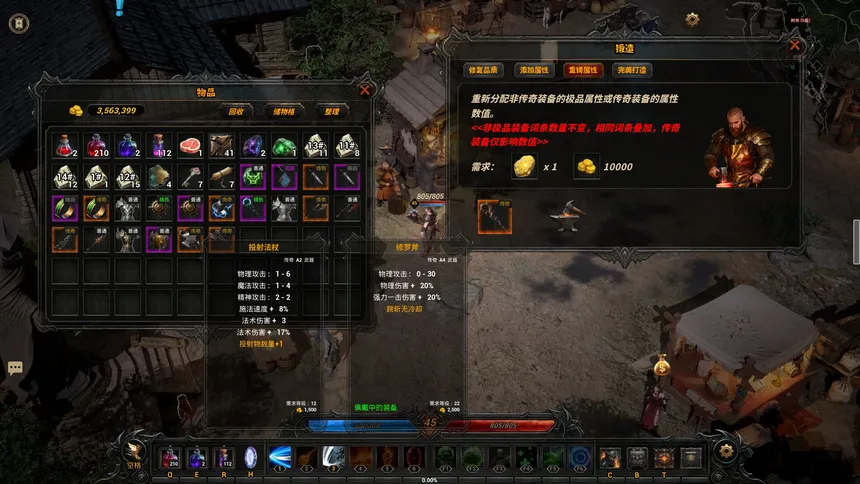Click the 回收 recycle button
The image size is (860, 484).
237,111
